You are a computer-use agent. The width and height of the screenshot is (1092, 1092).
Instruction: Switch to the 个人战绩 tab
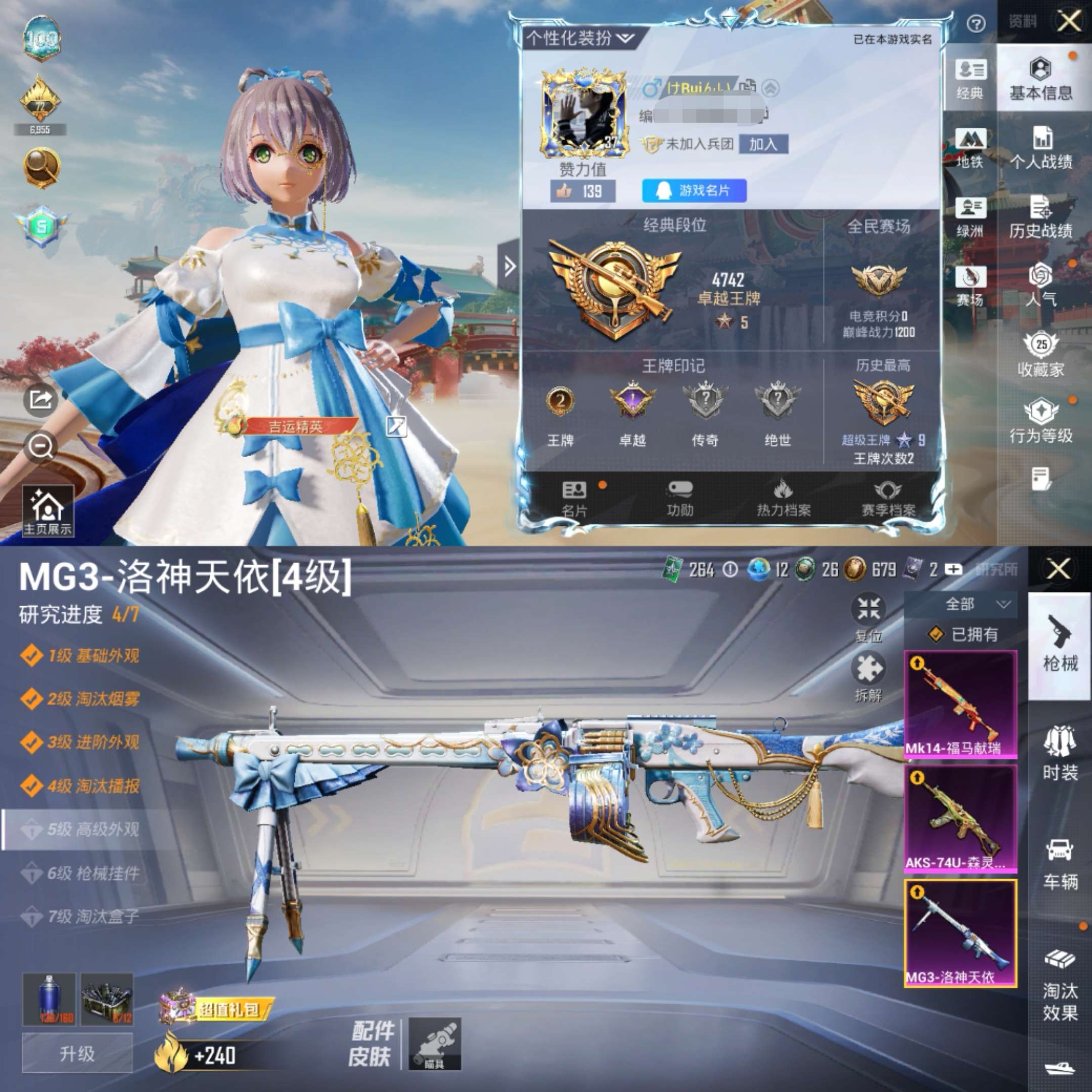pyautogui.click(x=1041, y=149)
